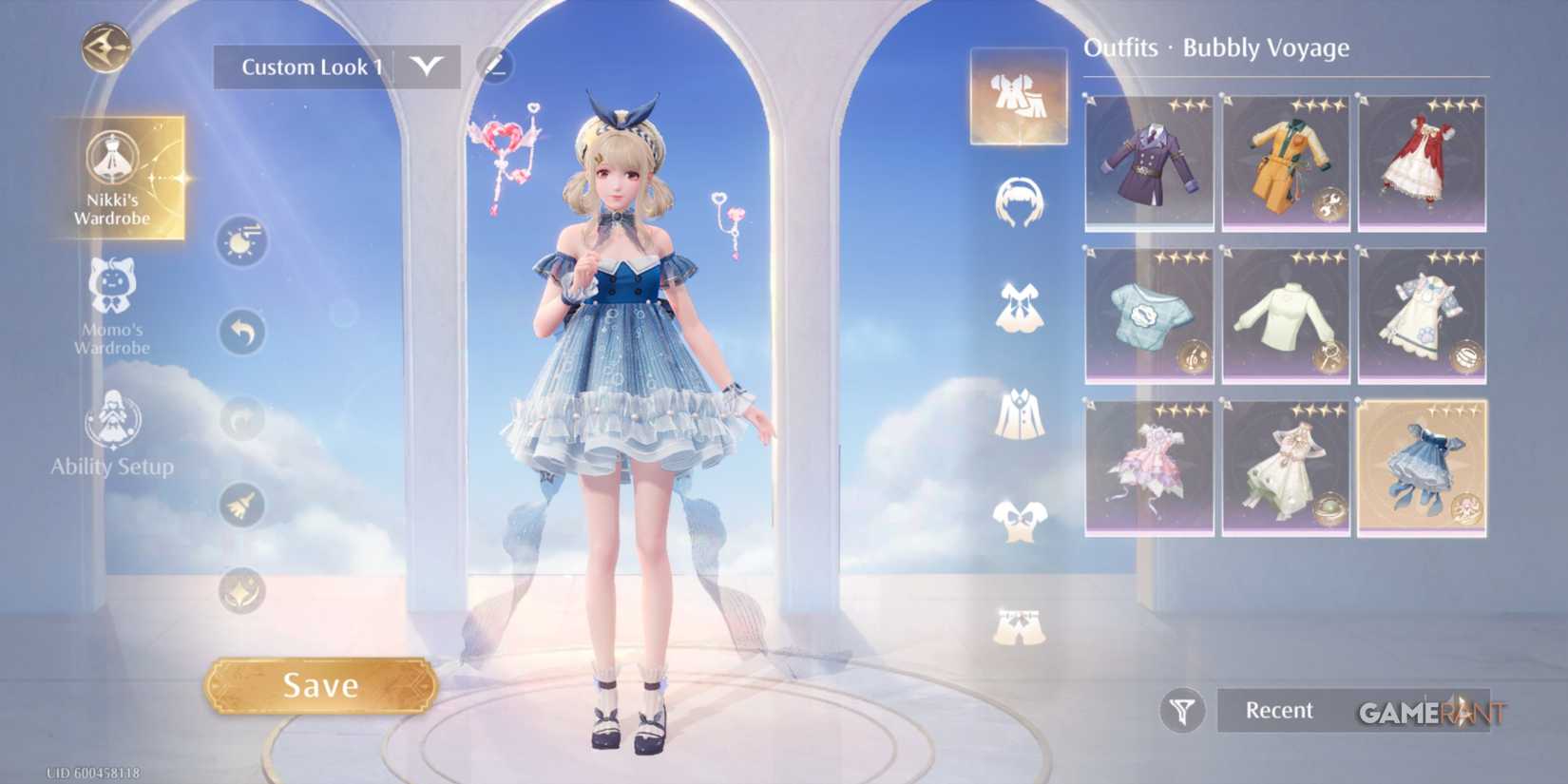1568x784 pixels.
Task: Switch to Nikki's Wardrobe
Action: tap(114, 181)
